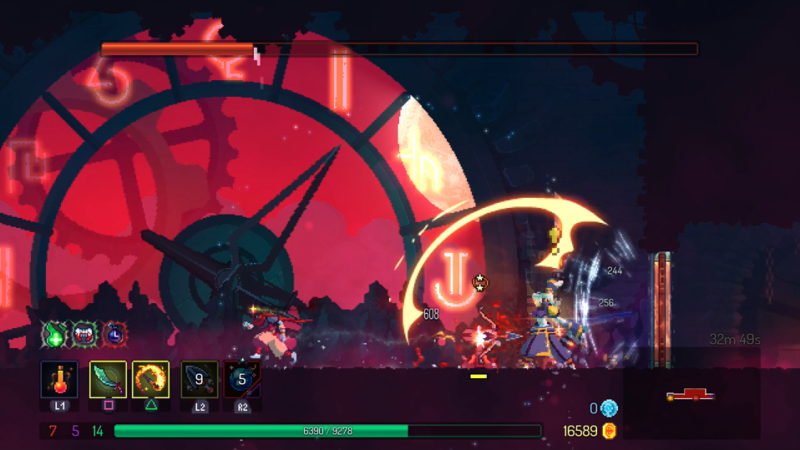Viewport: 800px width, 450px height.
Task: Choose the teal curved sword weapon slot
Action: [x=108, y=380]
